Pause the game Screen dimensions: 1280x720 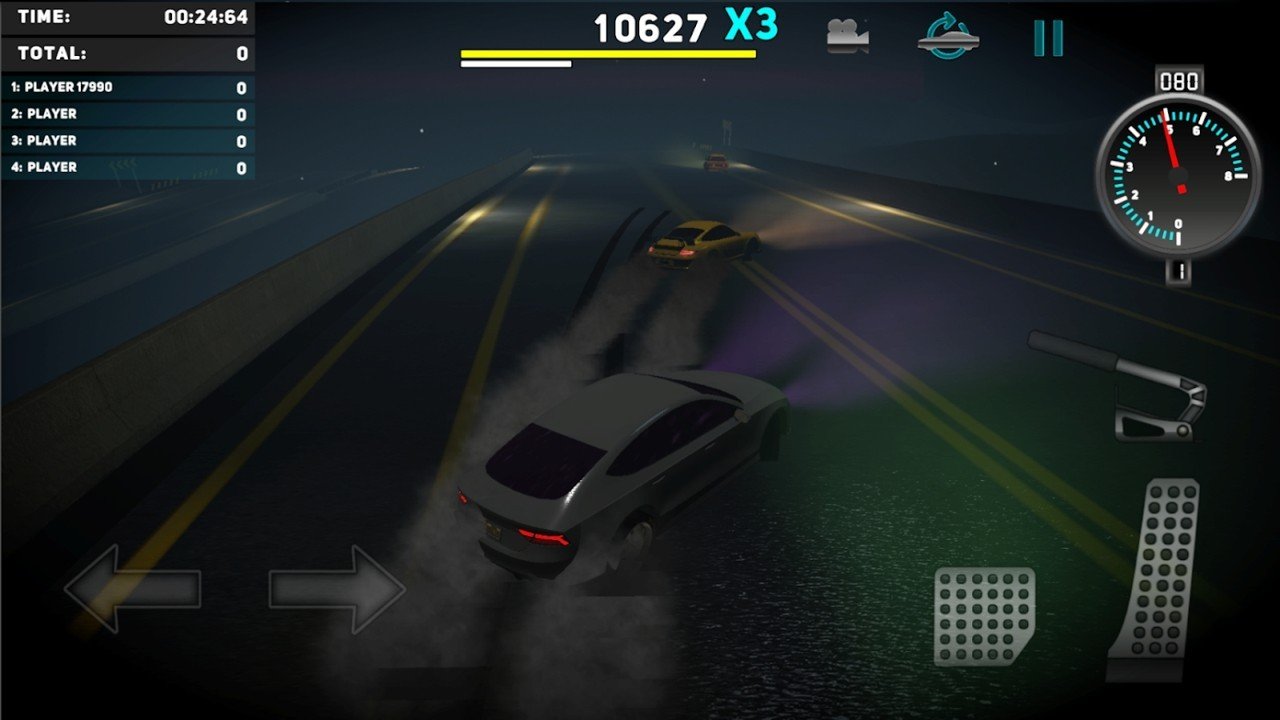tap(1048, 37)
